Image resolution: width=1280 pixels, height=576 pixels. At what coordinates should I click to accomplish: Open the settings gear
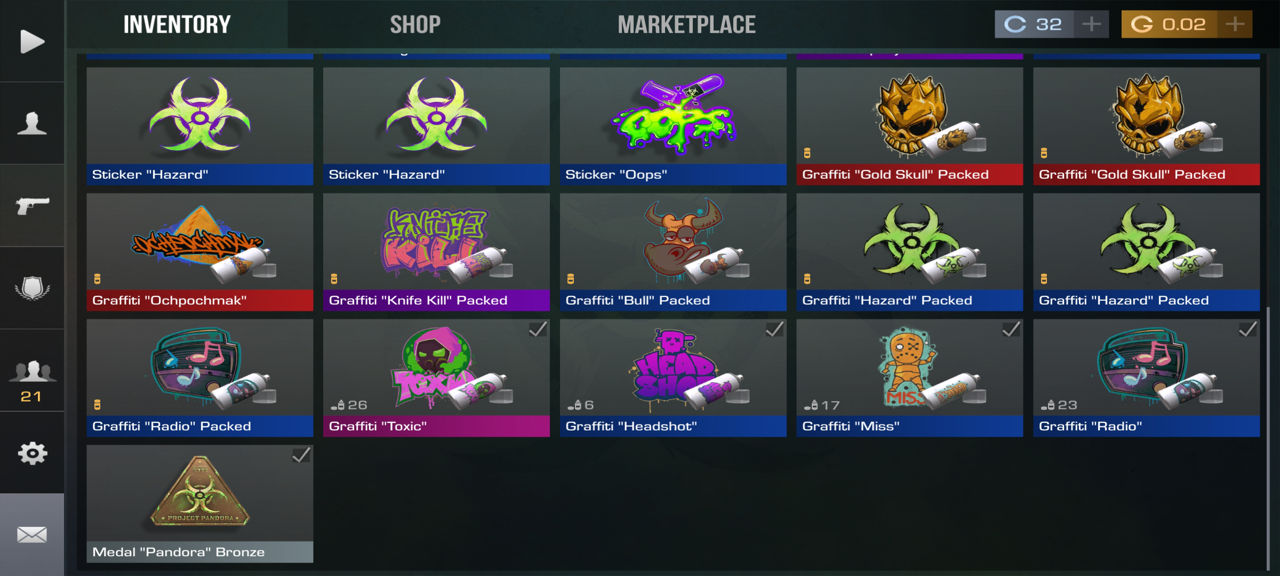(32, 453)
